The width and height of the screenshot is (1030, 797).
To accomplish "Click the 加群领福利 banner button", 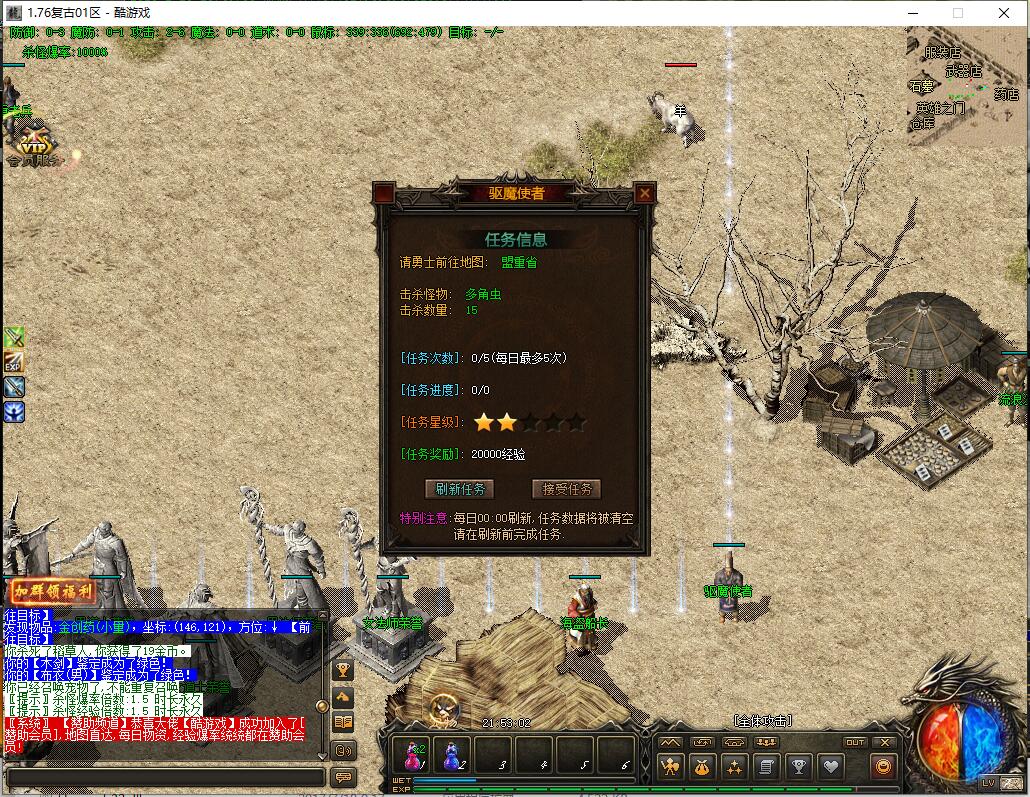I will (52, 592).
